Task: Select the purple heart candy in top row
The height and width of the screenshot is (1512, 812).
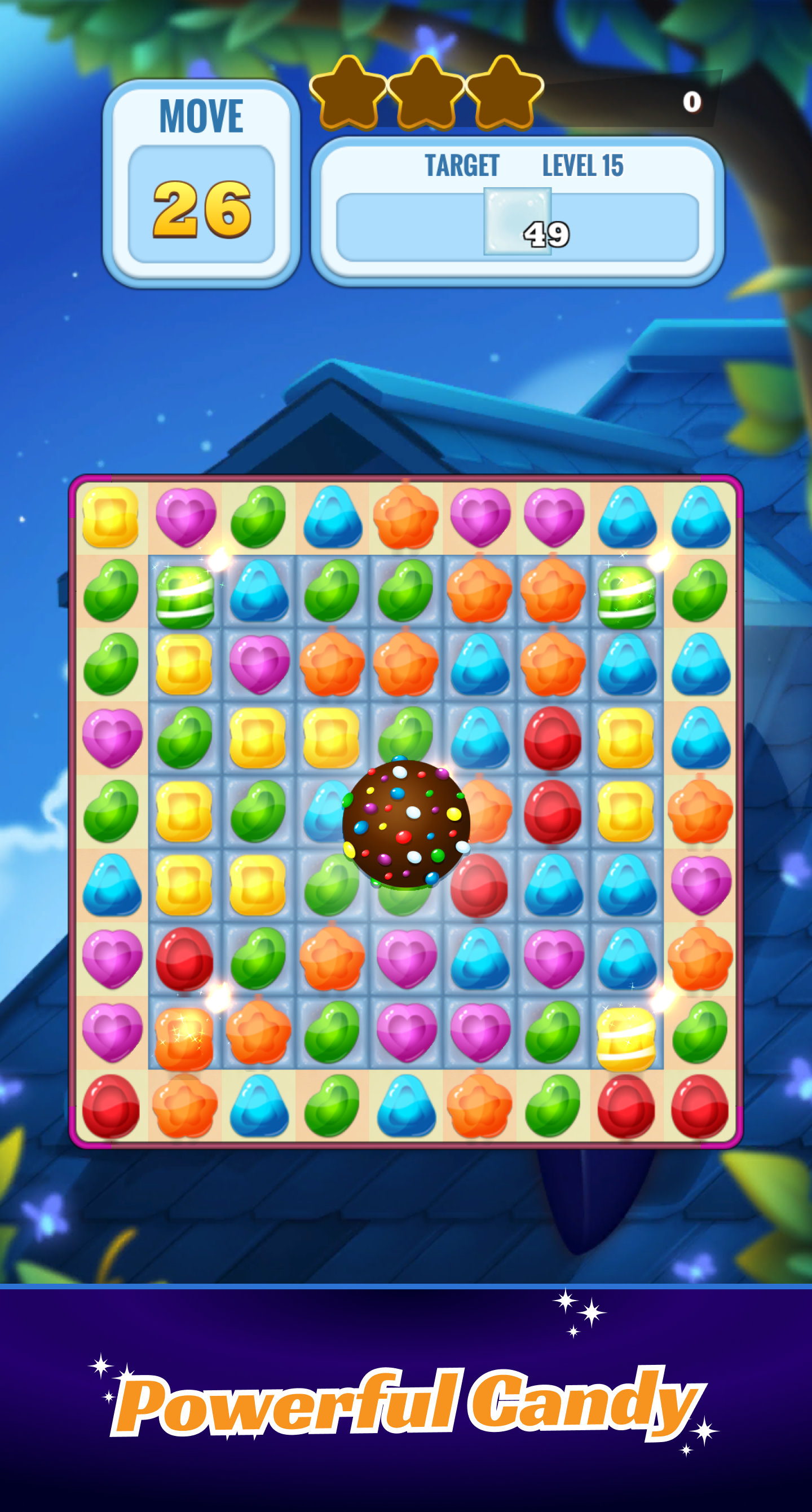Action: [480, 516]
